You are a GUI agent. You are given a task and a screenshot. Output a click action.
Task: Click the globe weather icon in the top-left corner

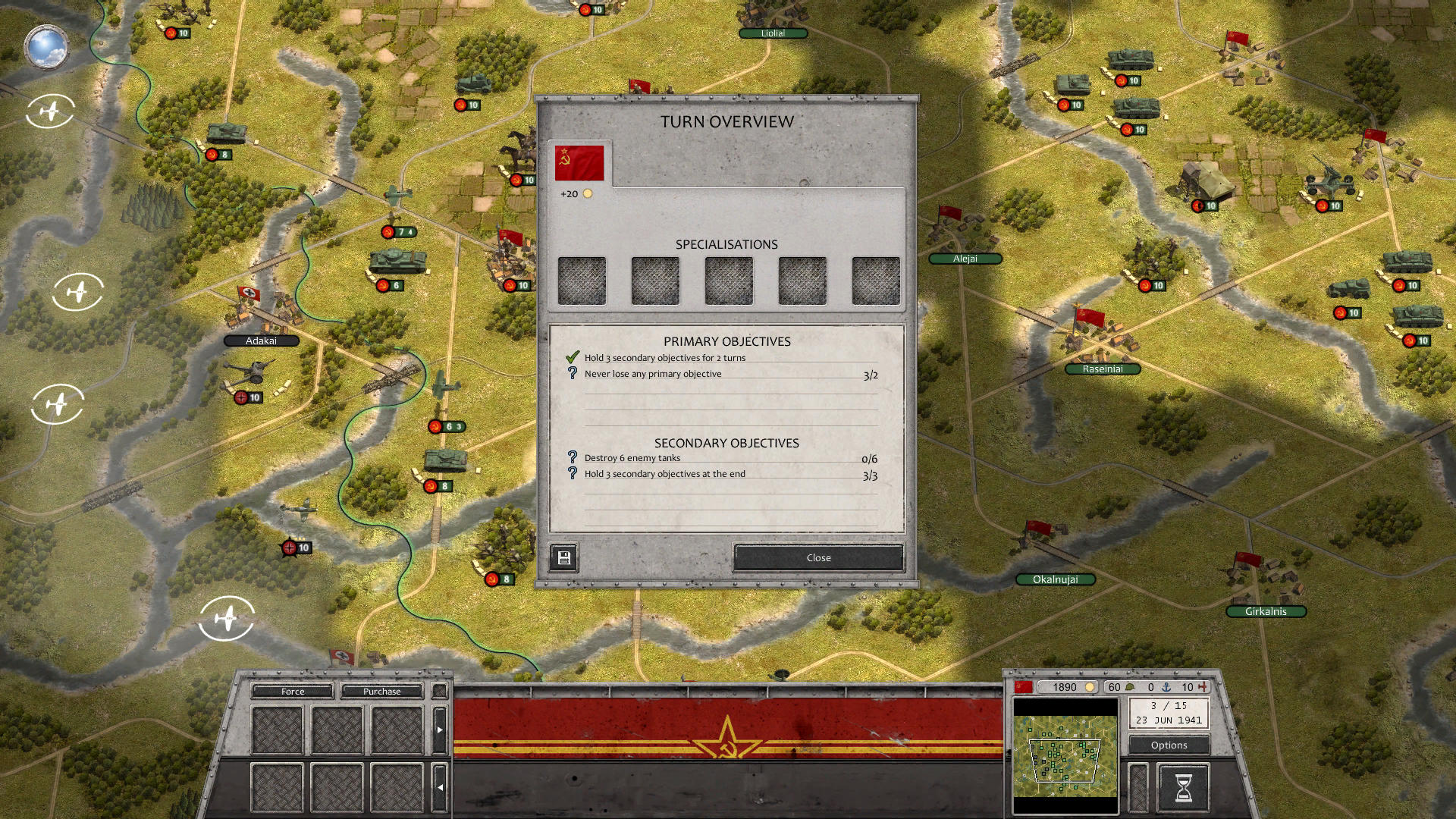pos(47,48)
